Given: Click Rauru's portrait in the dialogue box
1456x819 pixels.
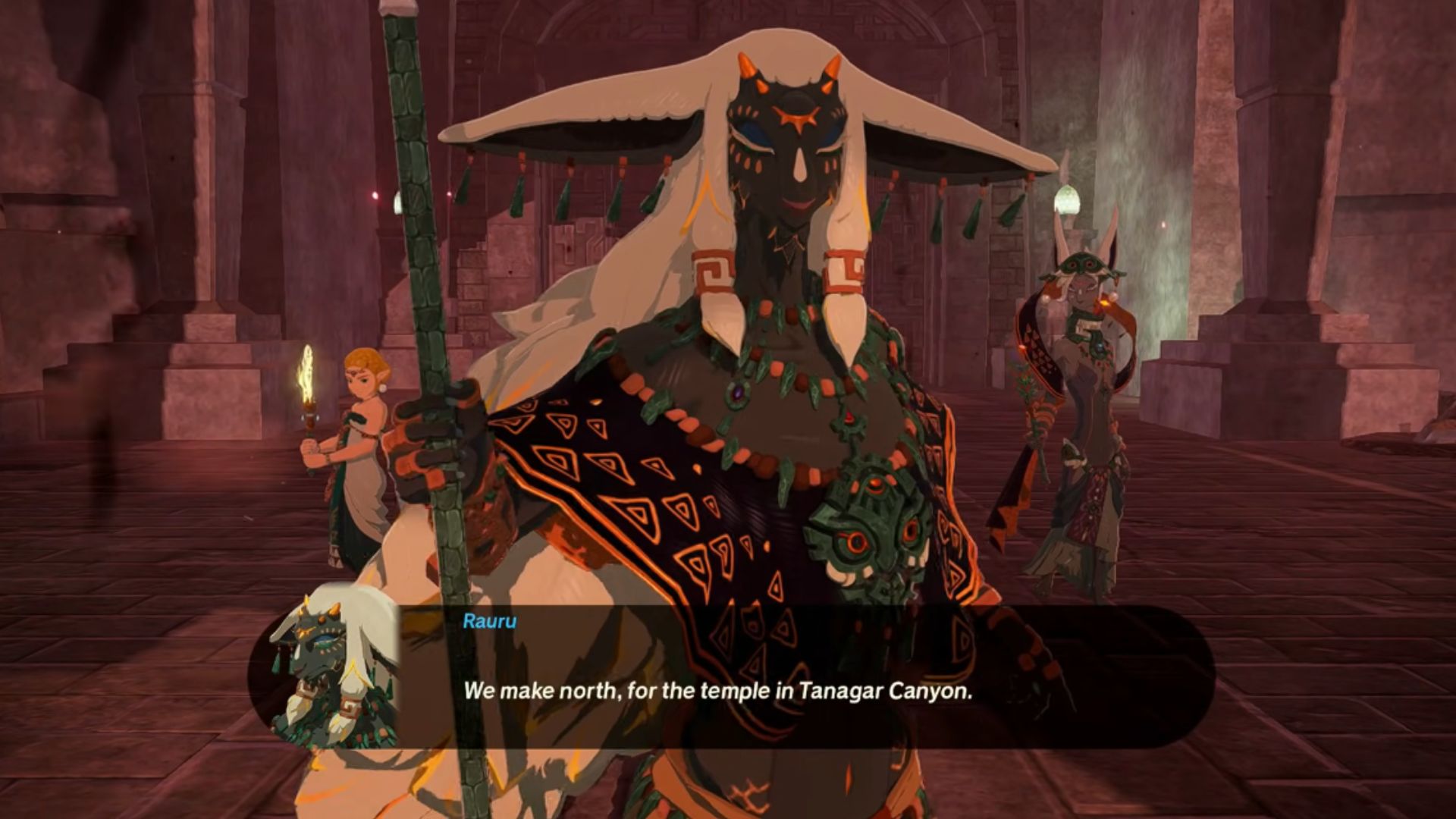Looking at the screenshot, I should click(x=334, y=667).
